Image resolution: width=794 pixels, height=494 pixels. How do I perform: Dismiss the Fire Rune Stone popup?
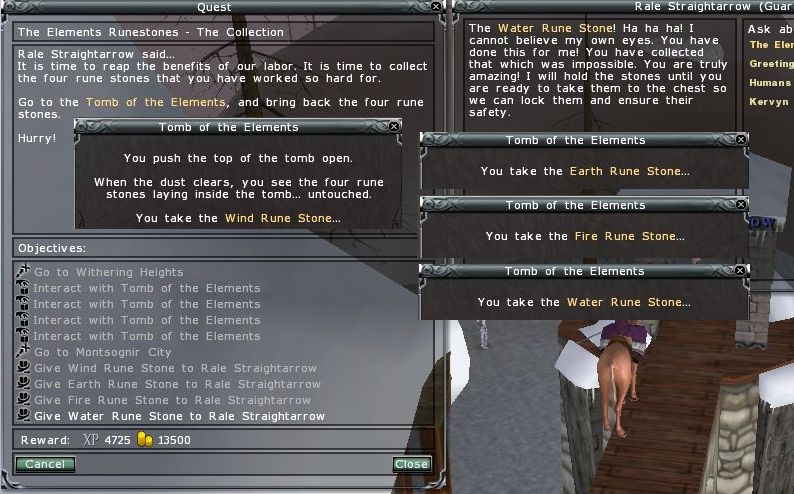pyautogui.click(x=740, y=205)
